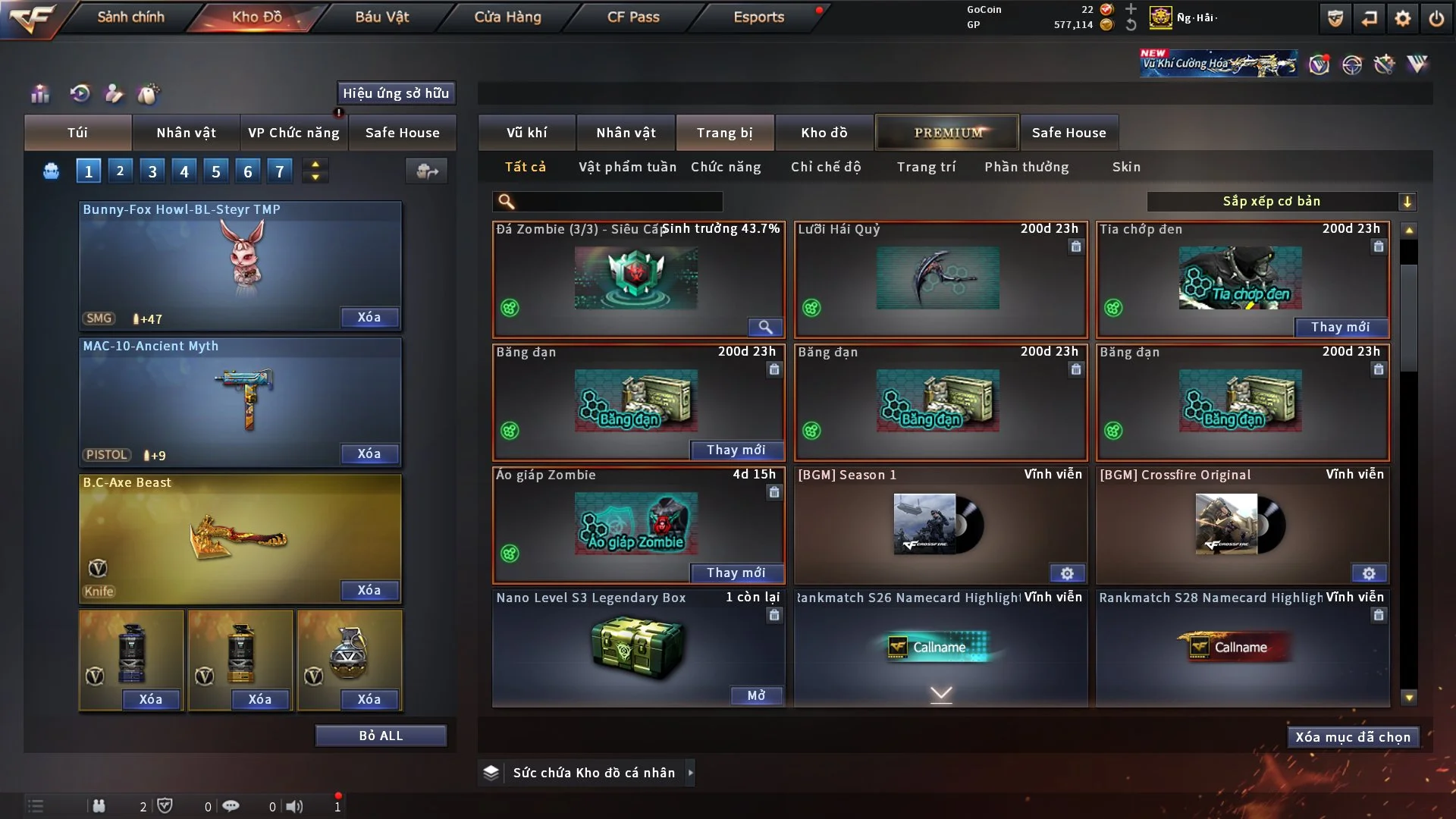Click the inventory search field

618,201
